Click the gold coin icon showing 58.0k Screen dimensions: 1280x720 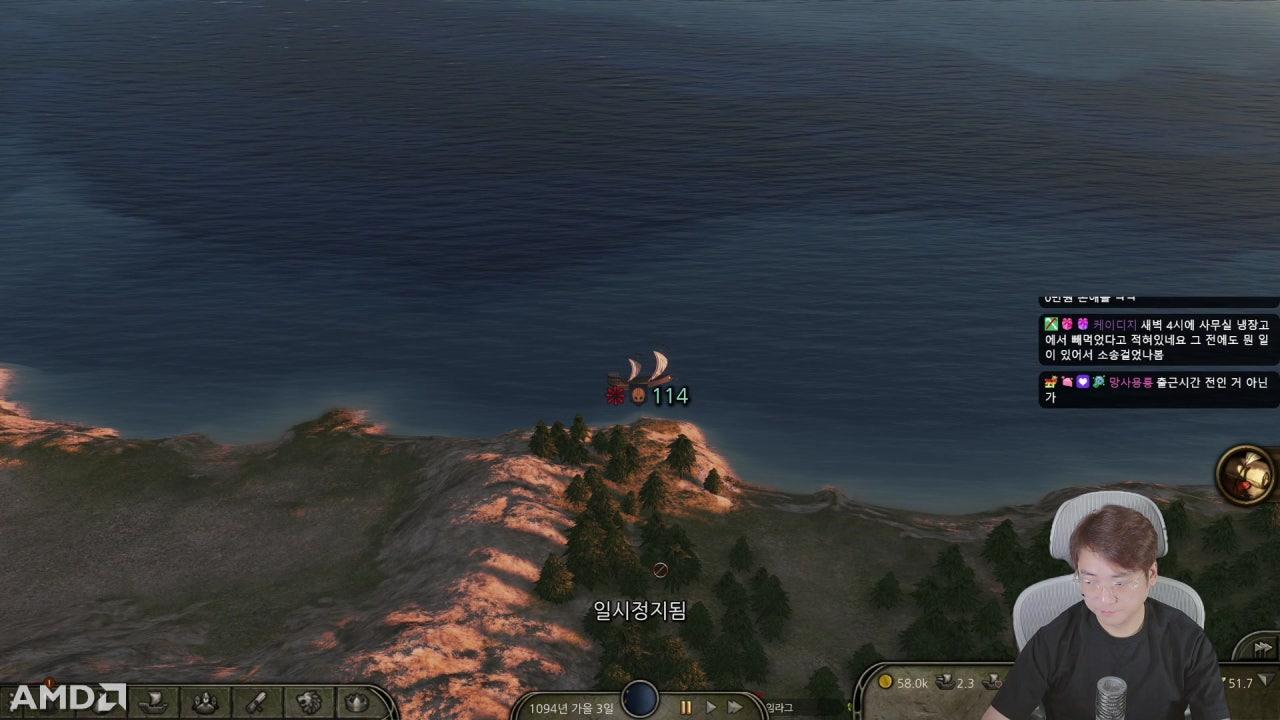[886, 684]
